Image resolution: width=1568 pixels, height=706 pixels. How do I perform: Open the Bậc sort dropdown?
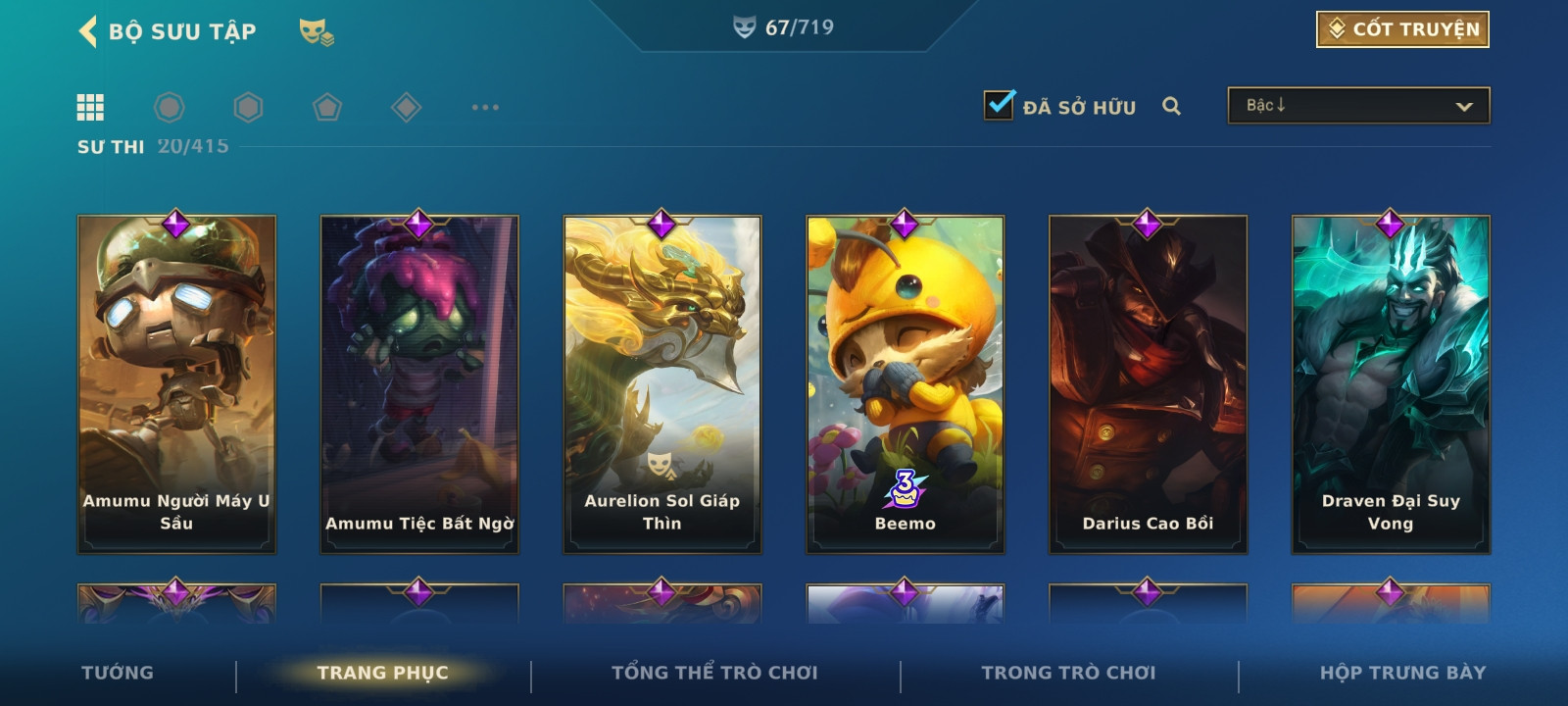click(x=1358, y=106)
